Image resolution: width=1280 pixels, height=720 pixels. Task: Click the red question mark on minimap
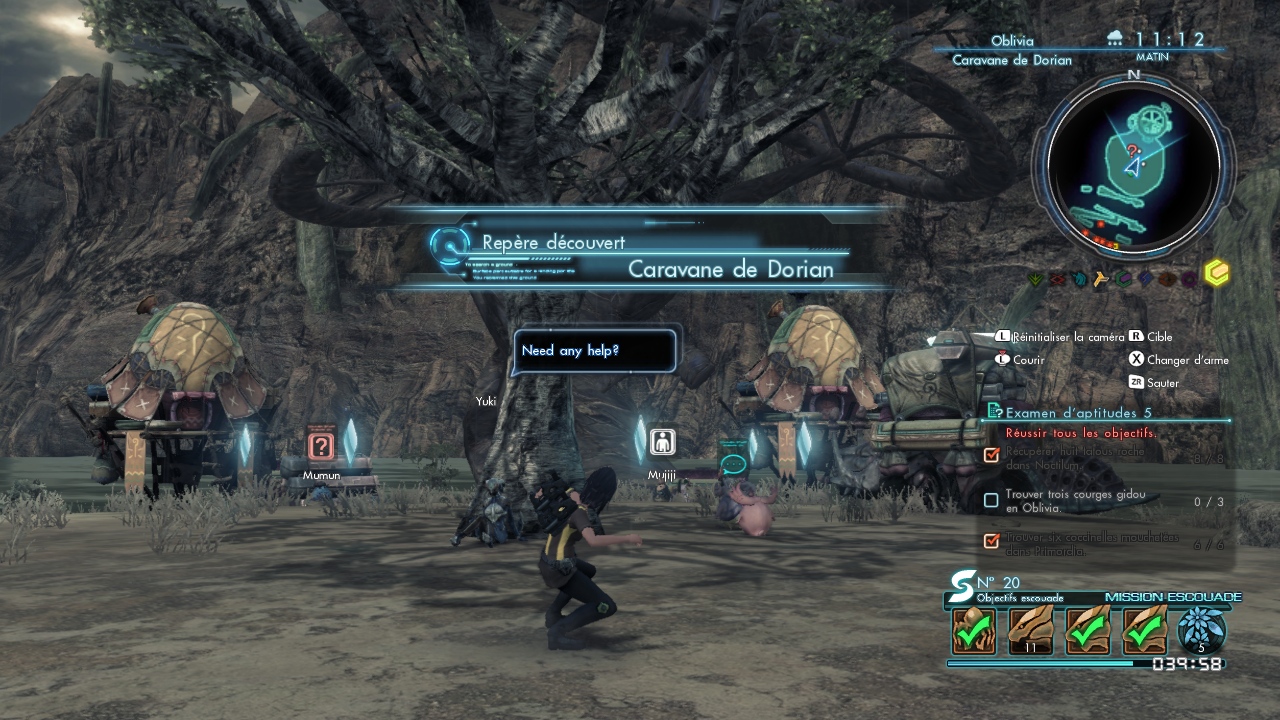click(x=1132, y=150)
